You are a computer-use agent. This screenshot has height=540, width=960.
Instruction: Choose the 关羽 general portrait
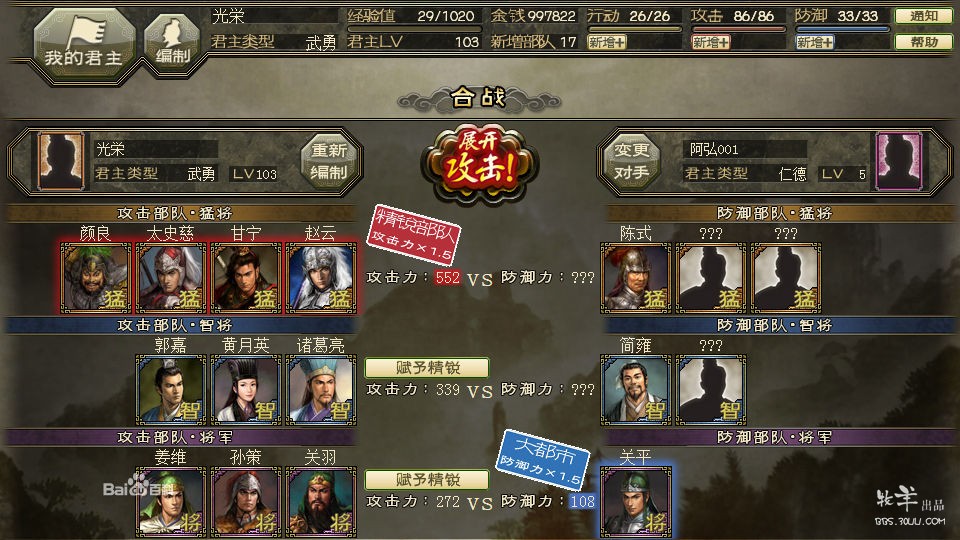pos(321,501)
